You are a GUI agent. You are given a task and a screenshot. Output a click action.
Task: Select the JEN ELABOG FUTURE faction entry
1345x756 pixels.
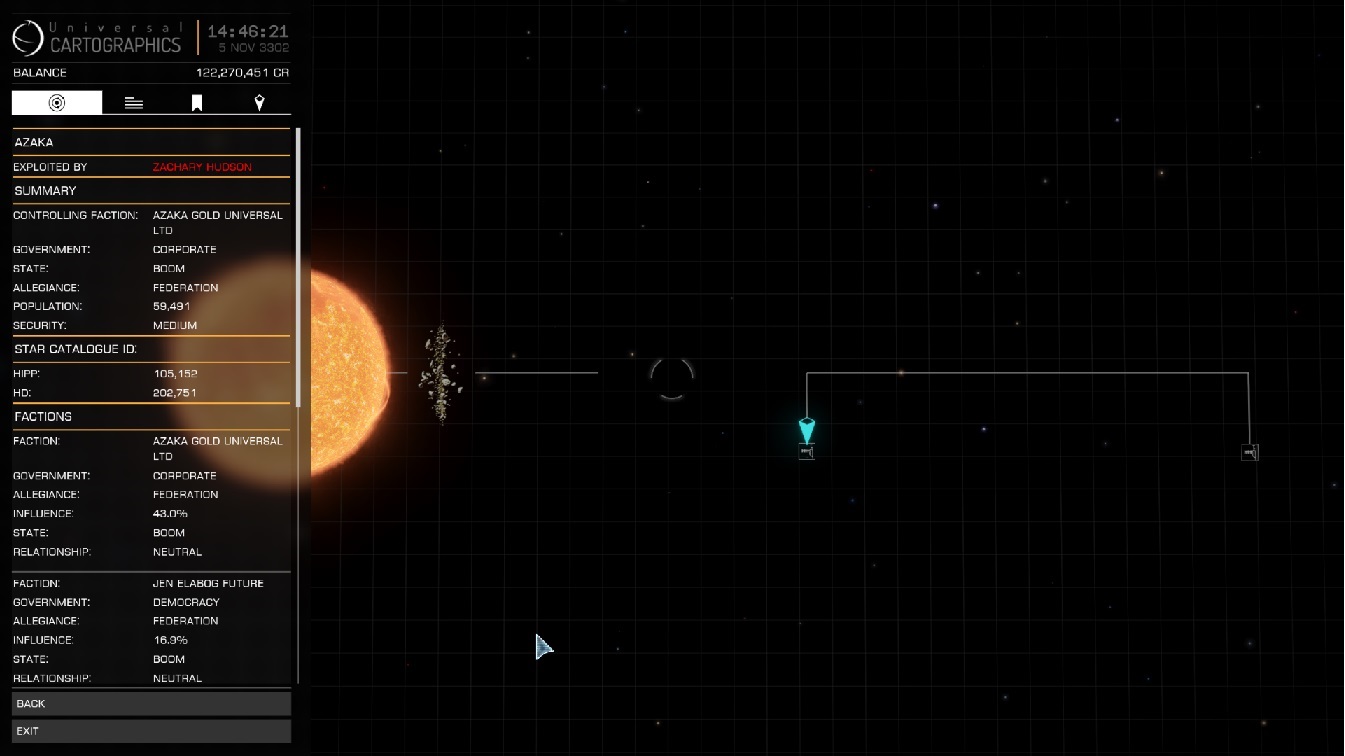tap(210, 583)
